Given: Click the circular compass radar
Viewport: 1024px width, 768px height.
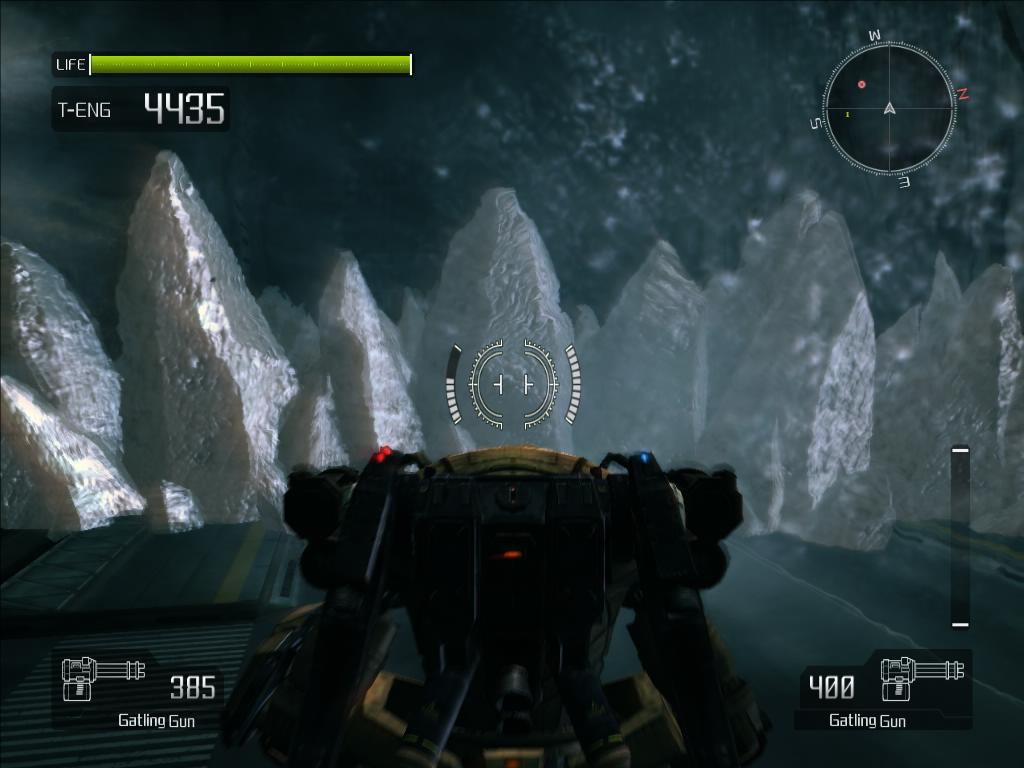Looking at the screenshot, I should 889,108.
